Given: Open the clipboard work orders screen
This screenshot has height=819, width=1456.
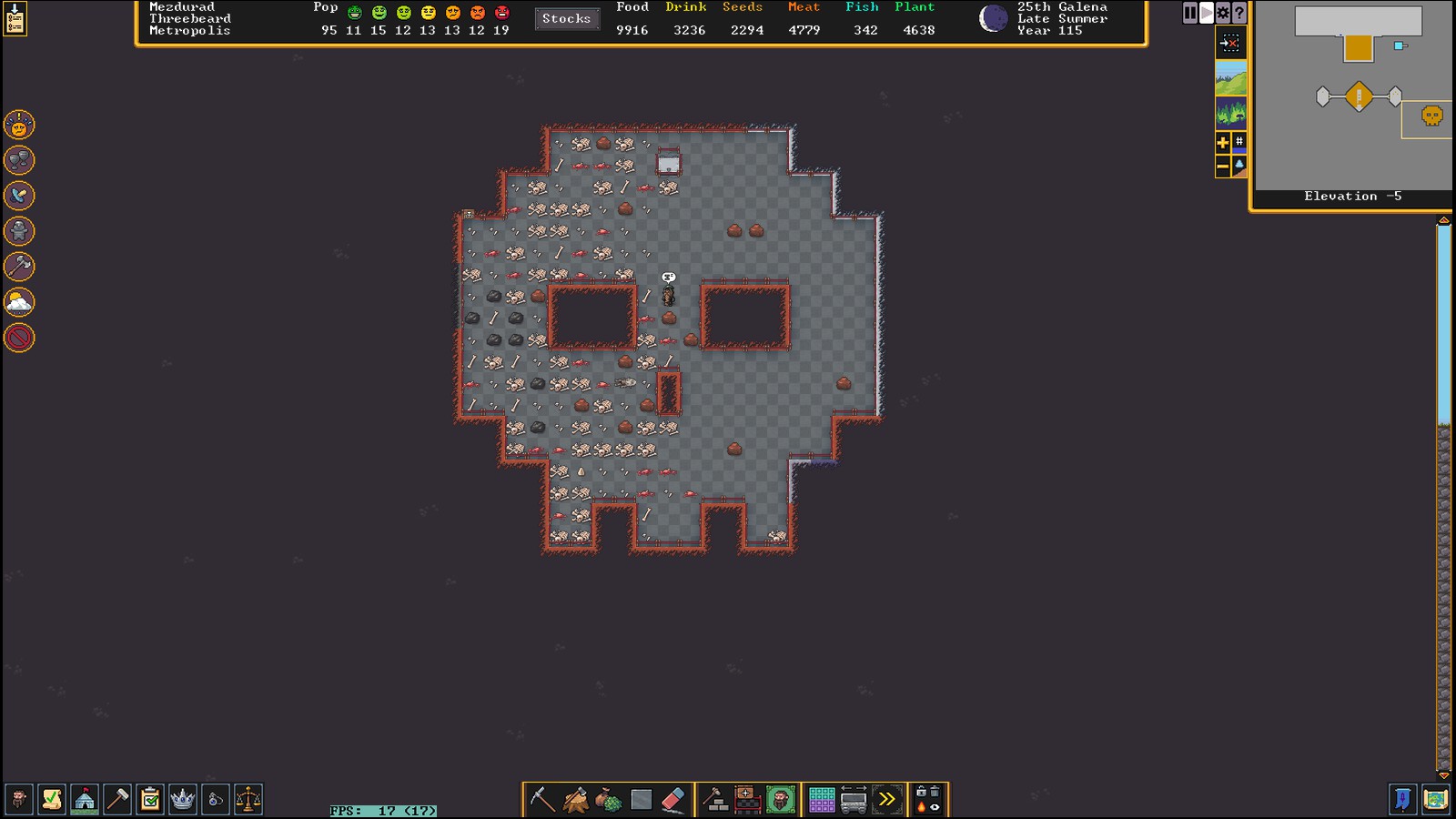Looking at the screenshot, I should click(150, 800).
